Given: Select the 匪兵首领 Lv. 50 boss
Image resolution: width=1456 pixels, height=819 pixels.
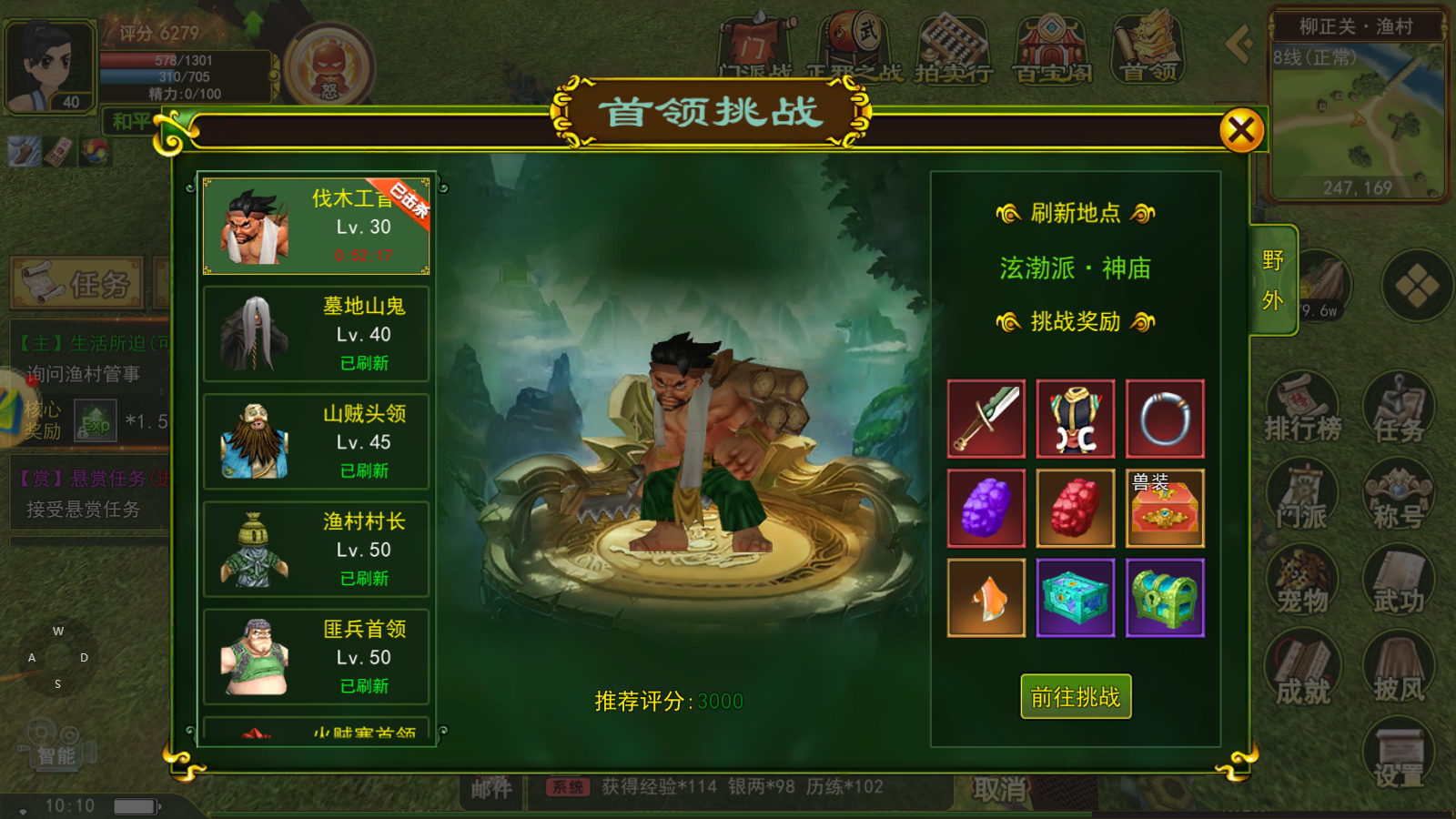Looking at the screenshot, I should coord(316,656).
